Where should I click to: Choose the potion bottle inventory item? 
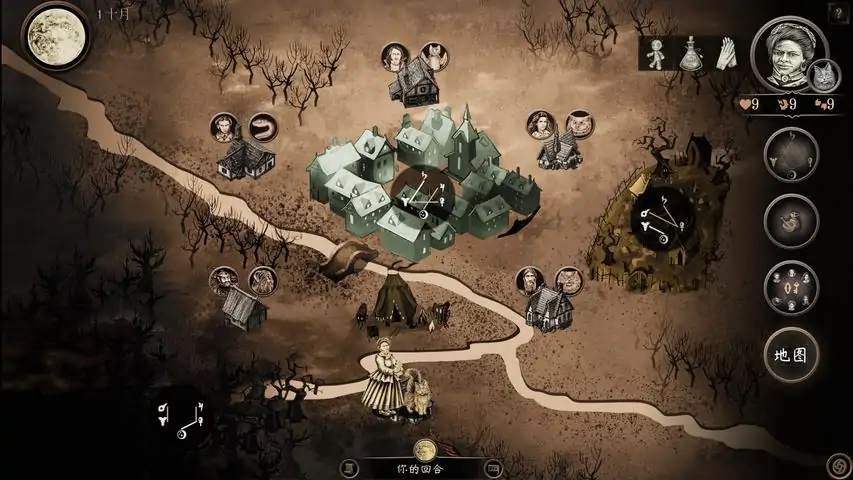(x=690, y=54)
